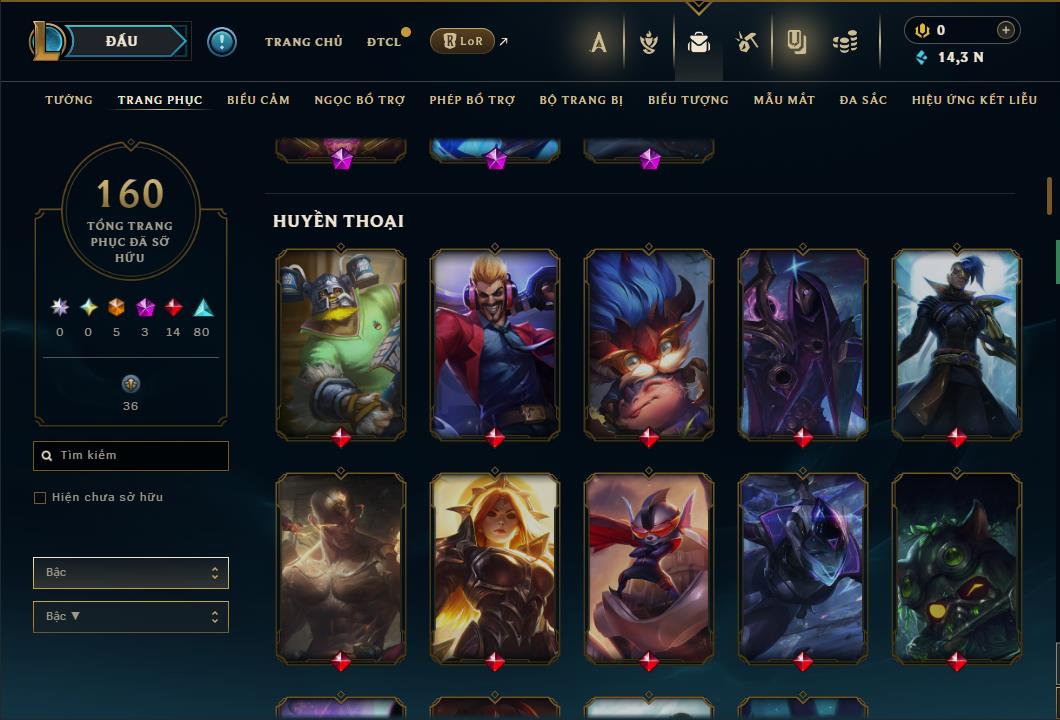Select the ĐA SẮC tab
The height and width of the screenshot is (720, 1060).
point(863,100)
